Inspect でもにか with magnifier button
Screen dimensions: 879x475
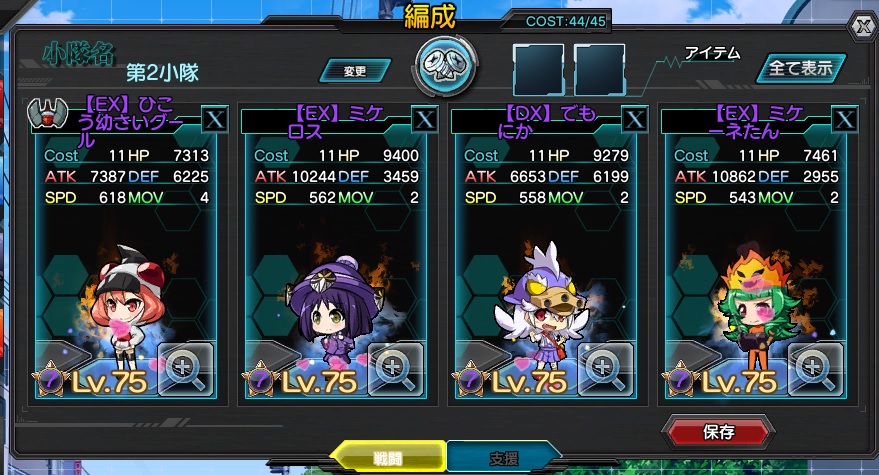point(605,369)
